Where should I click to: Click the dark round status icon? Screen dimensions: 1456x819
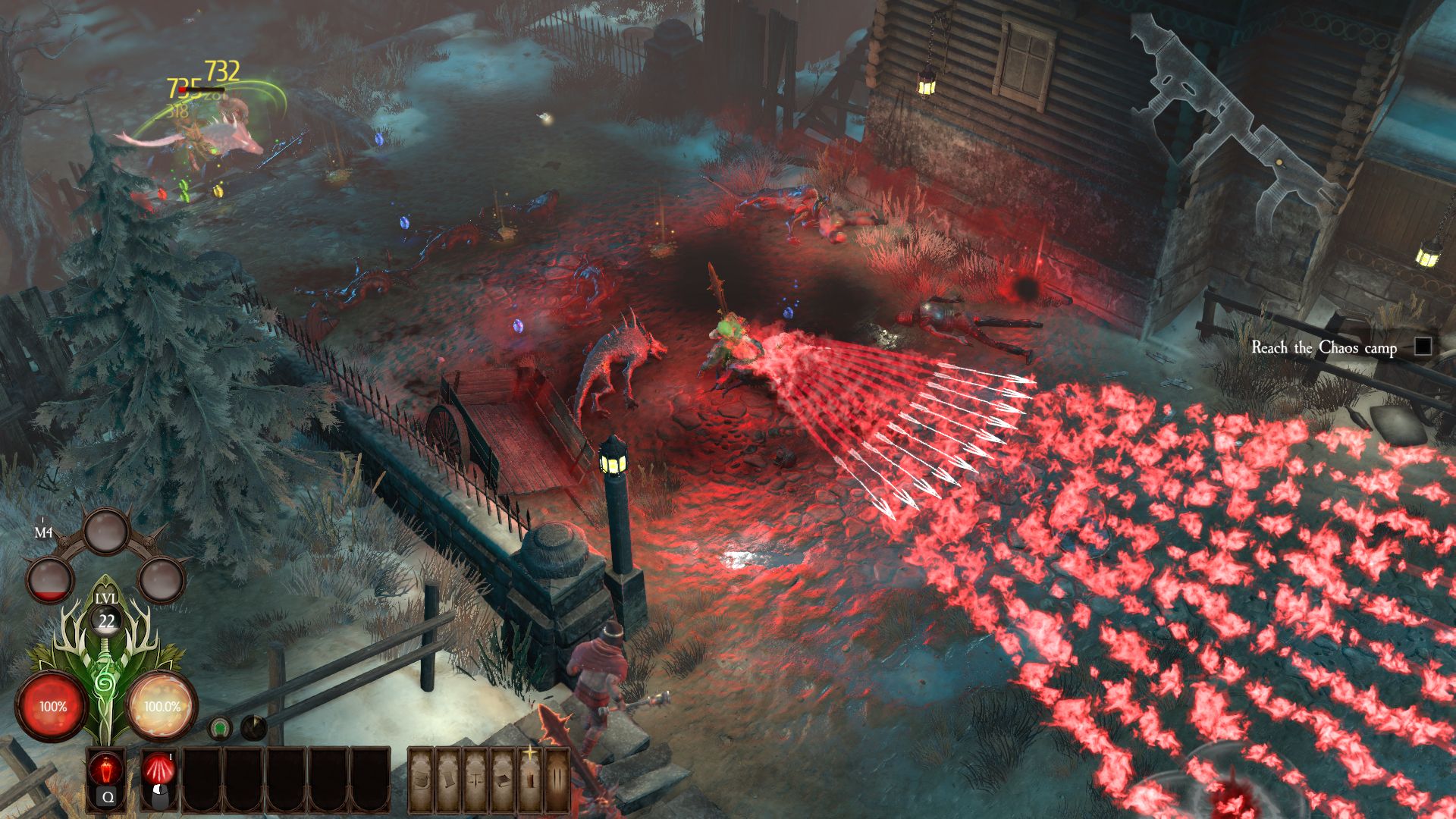coord(253,728)
